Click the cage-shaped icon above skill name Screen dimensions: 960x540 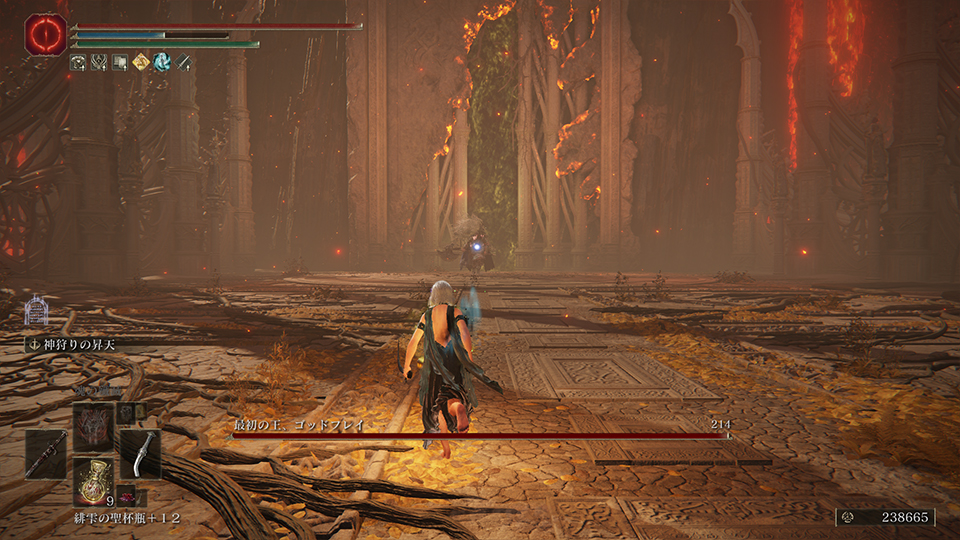tap(37, 309)
